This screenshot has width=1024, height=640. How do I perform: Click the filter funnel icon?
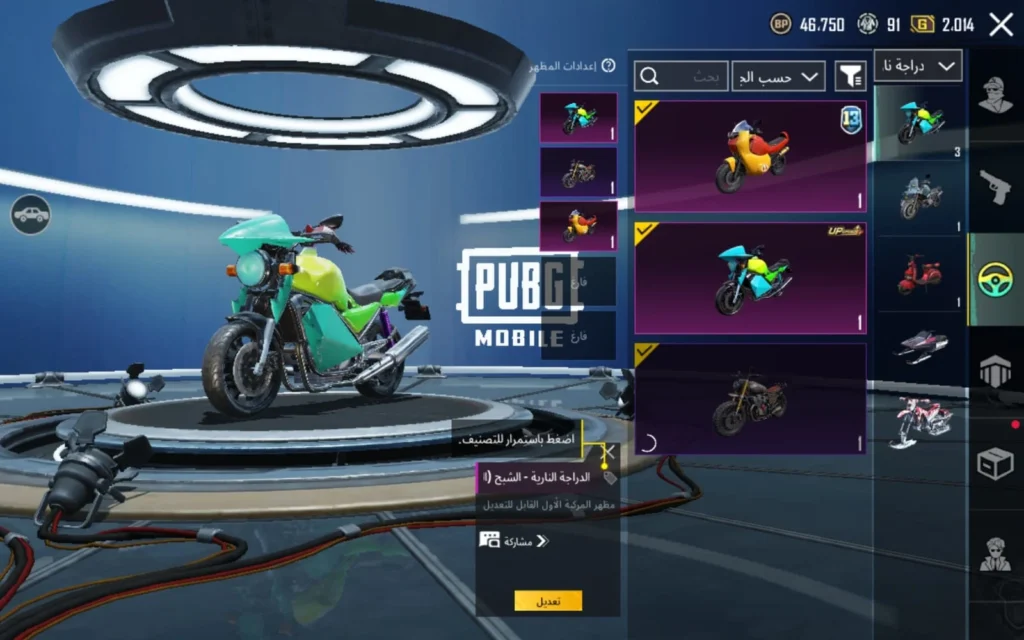(851, 76)
